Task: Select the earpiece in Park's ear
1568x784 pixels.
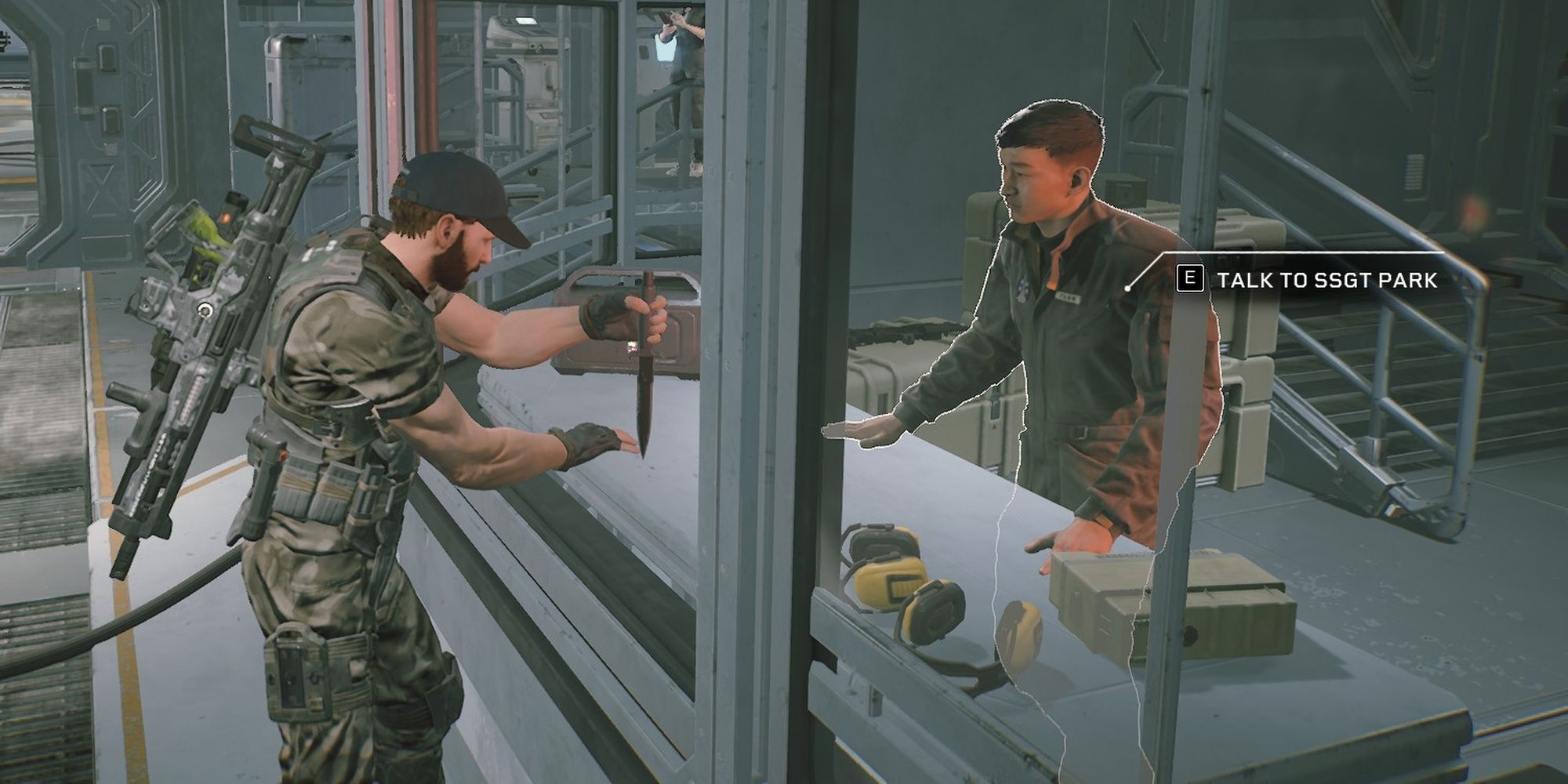Action: click(1076, 180)
